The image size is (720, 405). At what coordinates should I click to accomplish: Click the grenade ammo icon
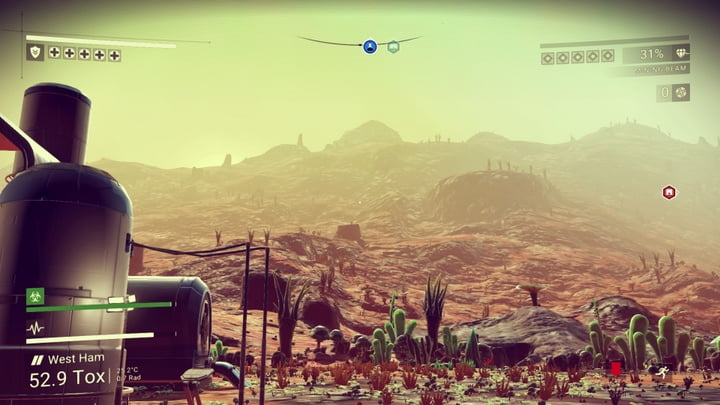pyautogui.click(x=680, y=92)
